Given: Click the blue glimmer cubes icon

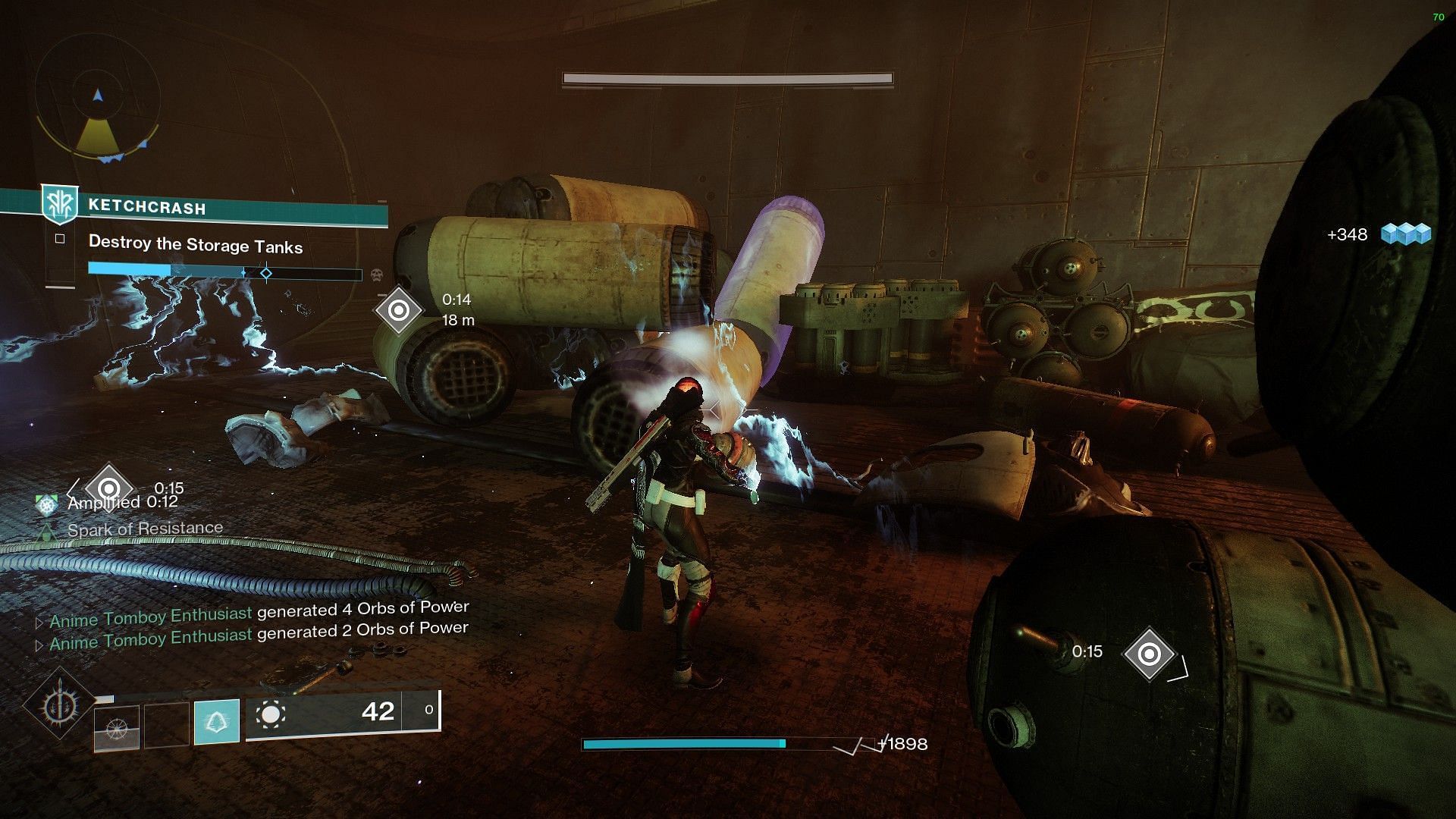Looking at the screenshot, I should coord(1405,234).
